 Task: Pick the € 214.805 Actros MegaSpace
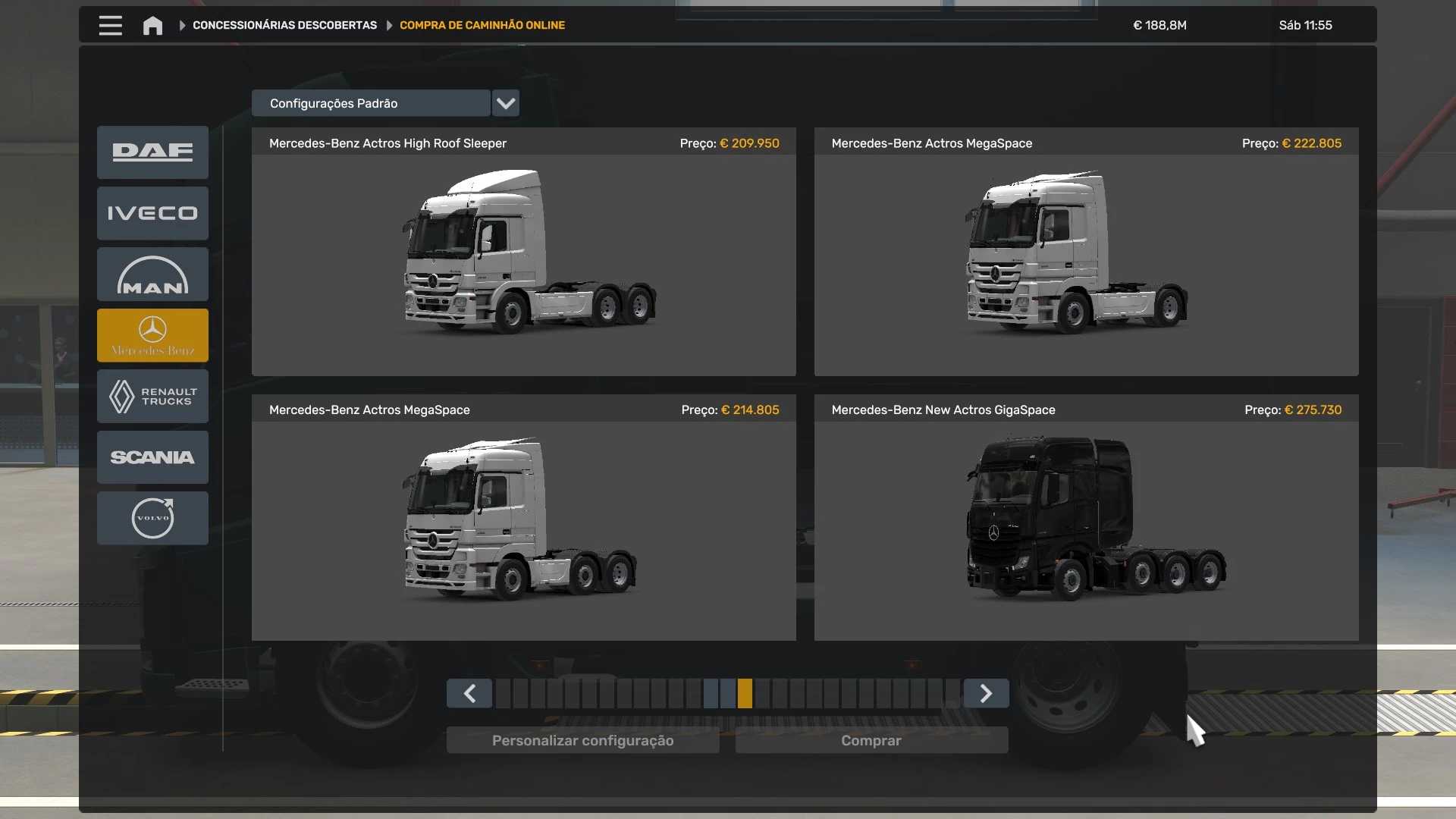click(523, 518)
